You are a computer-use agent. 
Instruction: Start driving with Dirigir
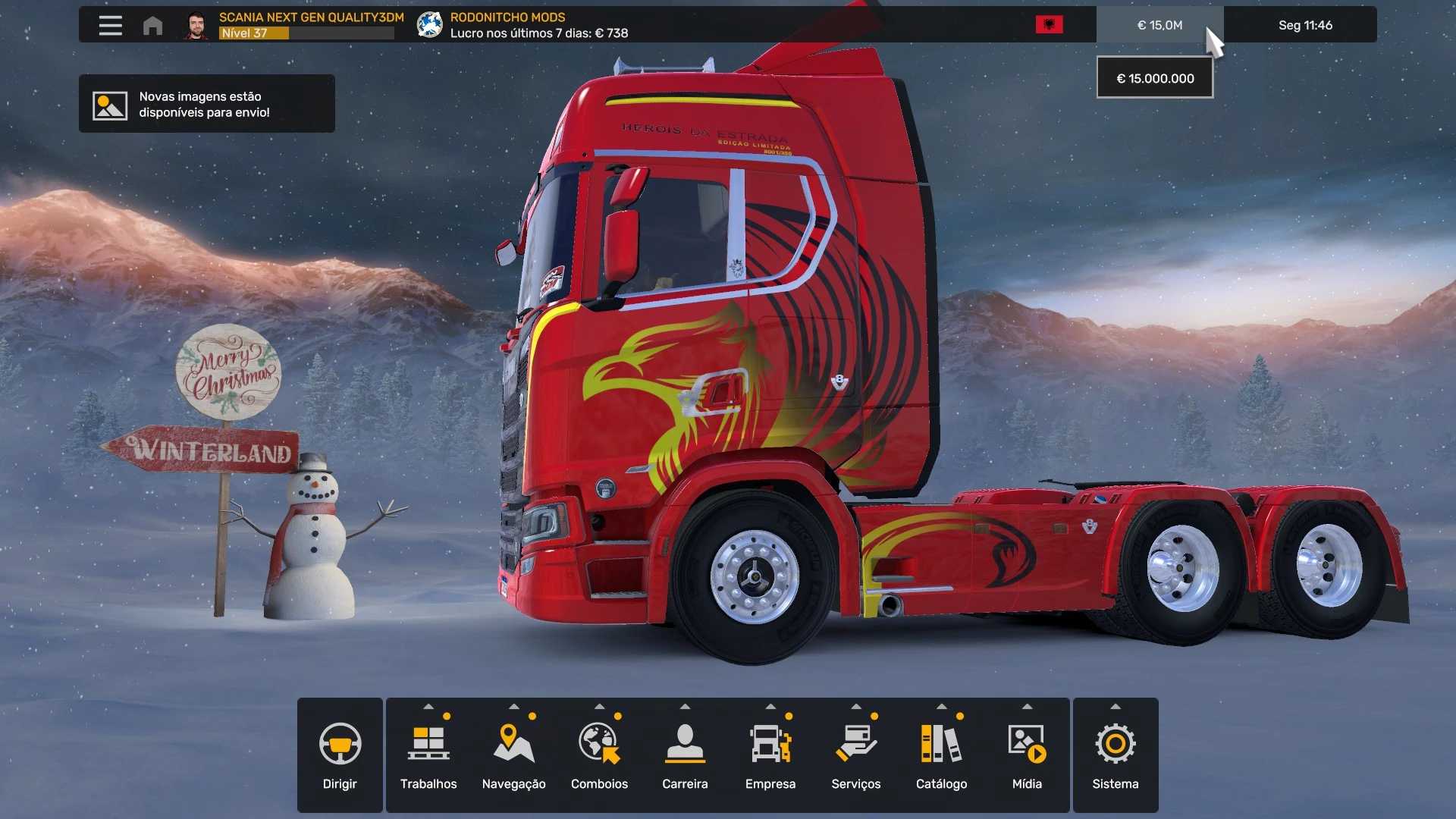(x=340, y=755)
